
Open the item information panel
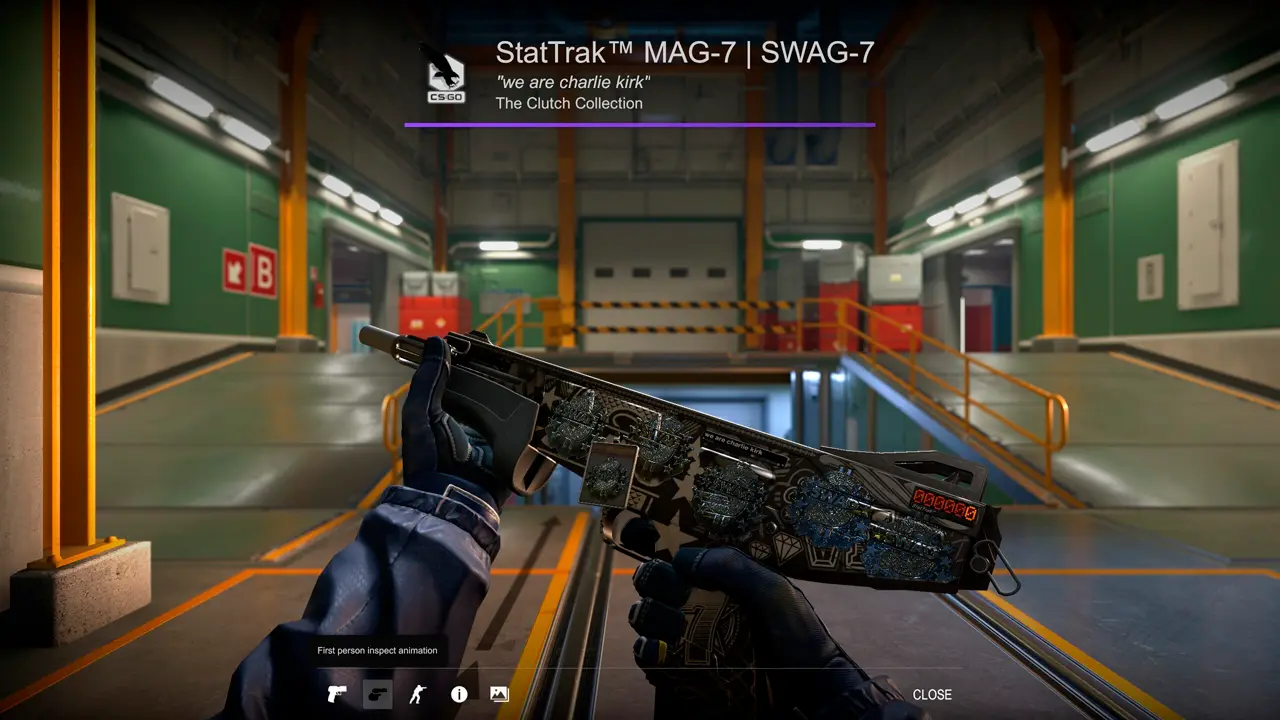click(459, 694)
